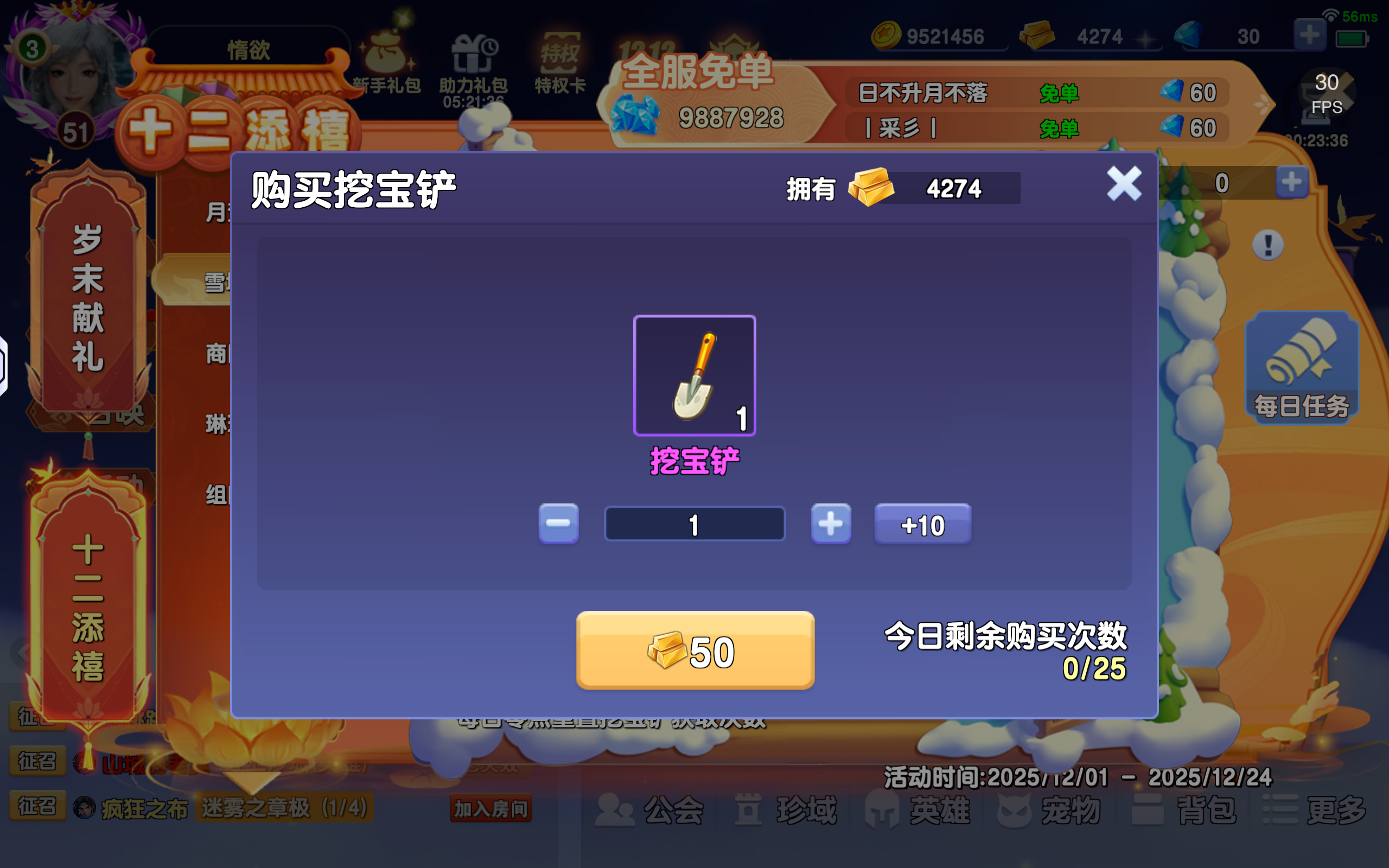Screen dimensions: 1389x868
Task: Open the 宠物 pet icon
Action: tap(1050, 809)
